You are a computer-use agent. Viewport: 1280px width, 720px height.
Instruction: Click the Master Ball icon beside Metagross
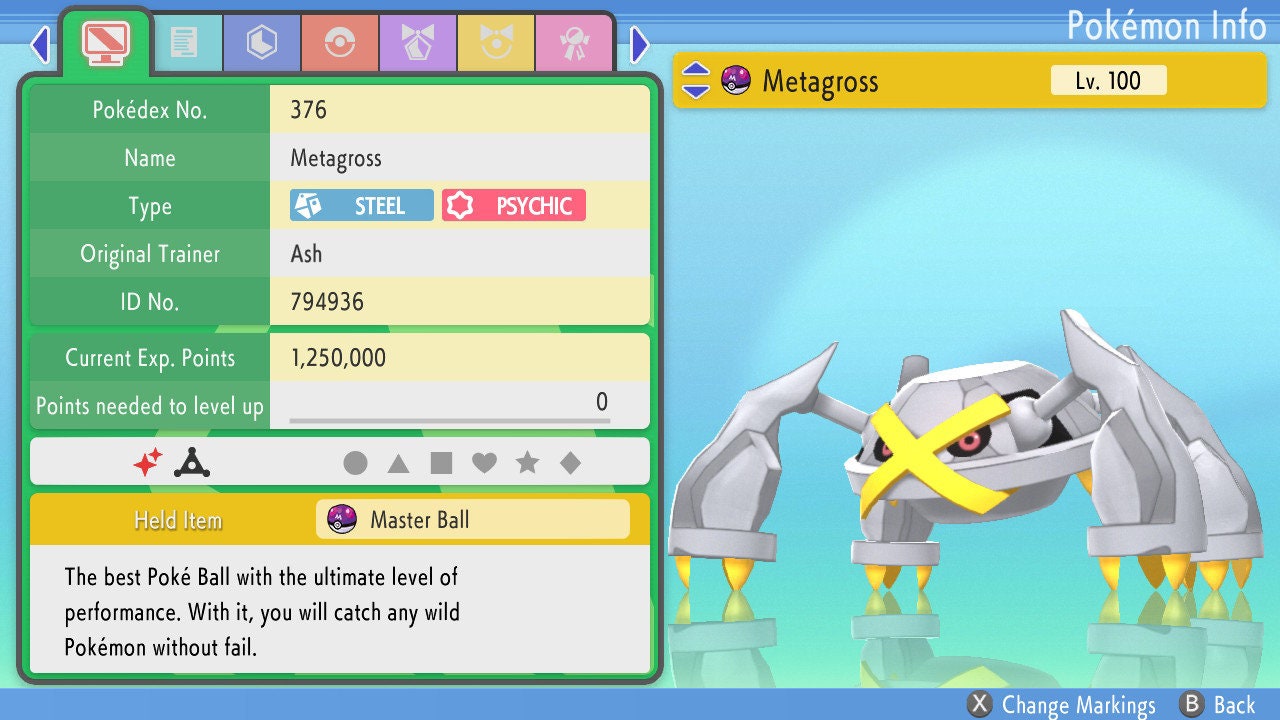[737, 80]
